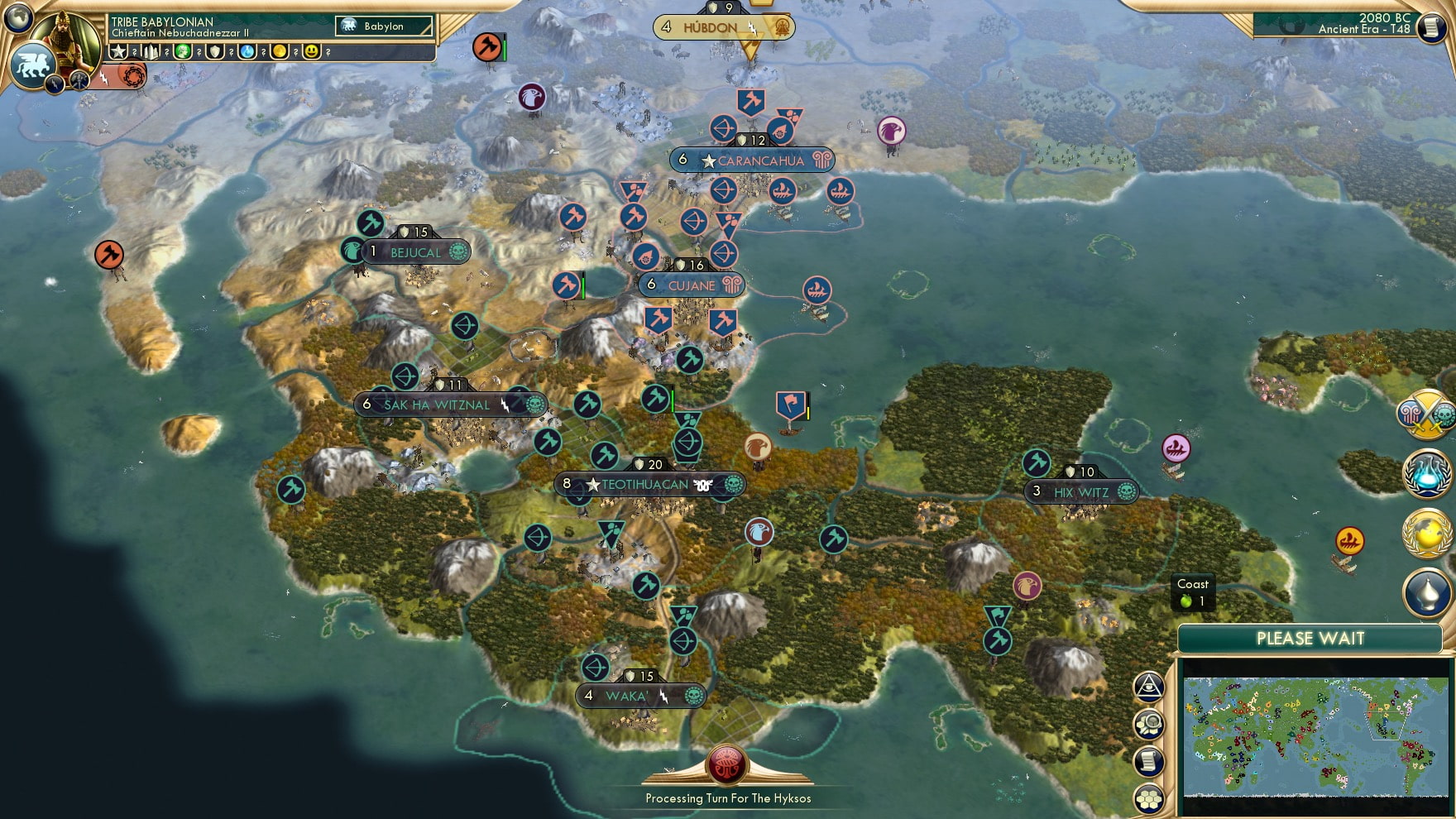Click the winged lion Babylon emblem
The width and height of the screenshot is (1456, 819).
point(33,65)
